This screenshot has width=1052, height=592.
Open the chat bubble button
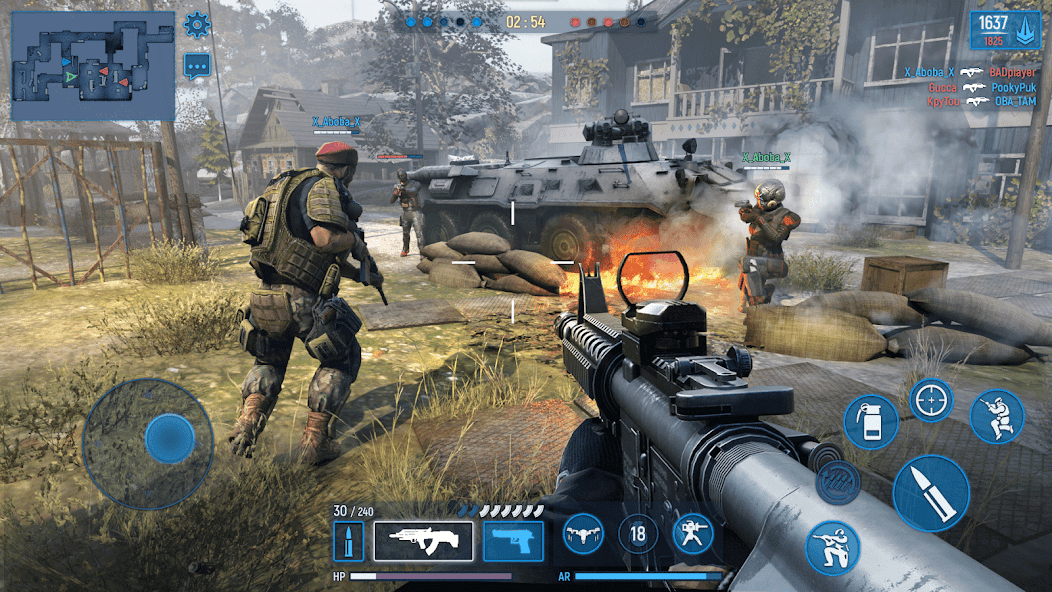pos(197,66)
